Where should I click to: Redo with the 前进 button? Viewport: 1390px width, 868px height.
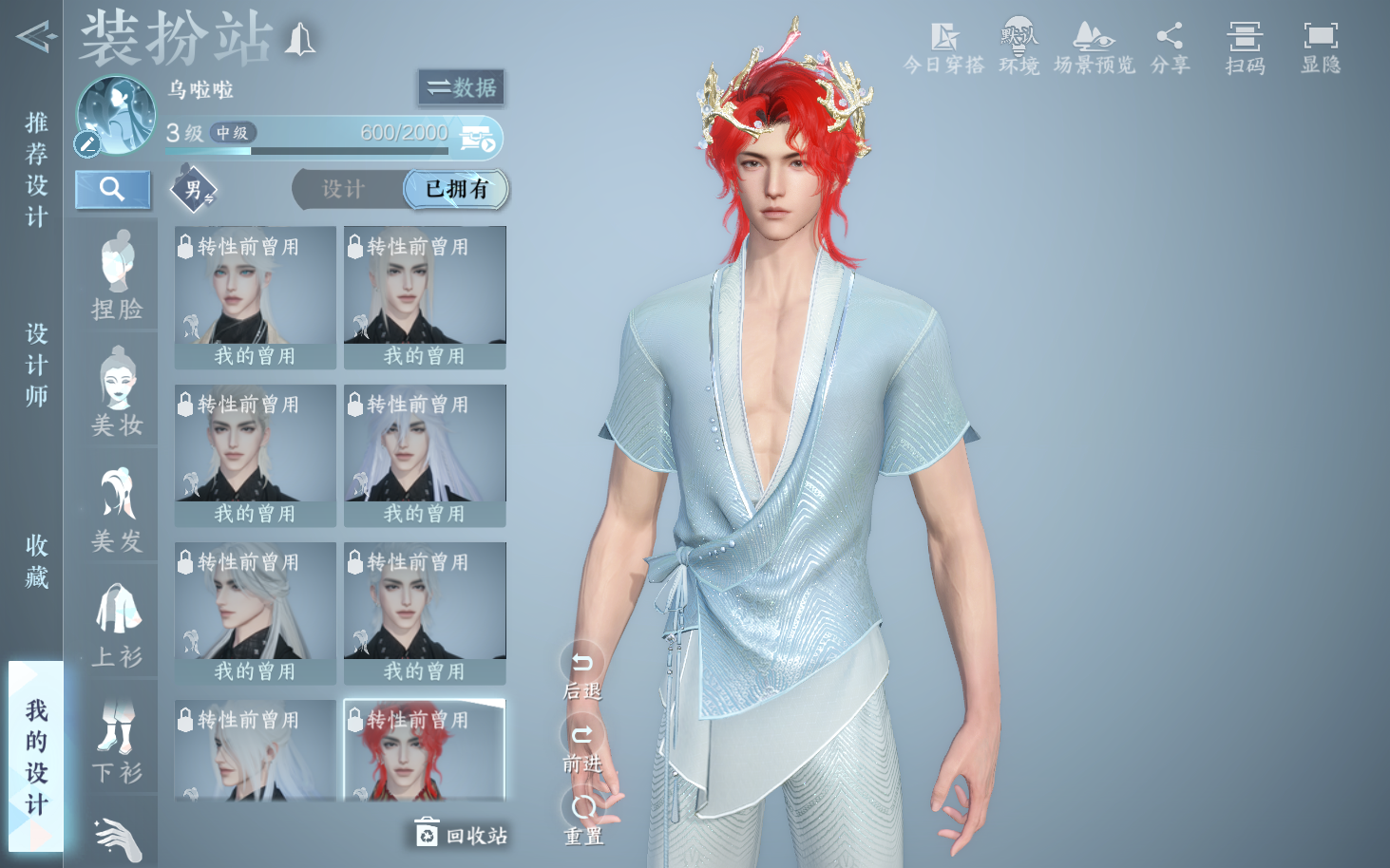[x=582, y=744]
